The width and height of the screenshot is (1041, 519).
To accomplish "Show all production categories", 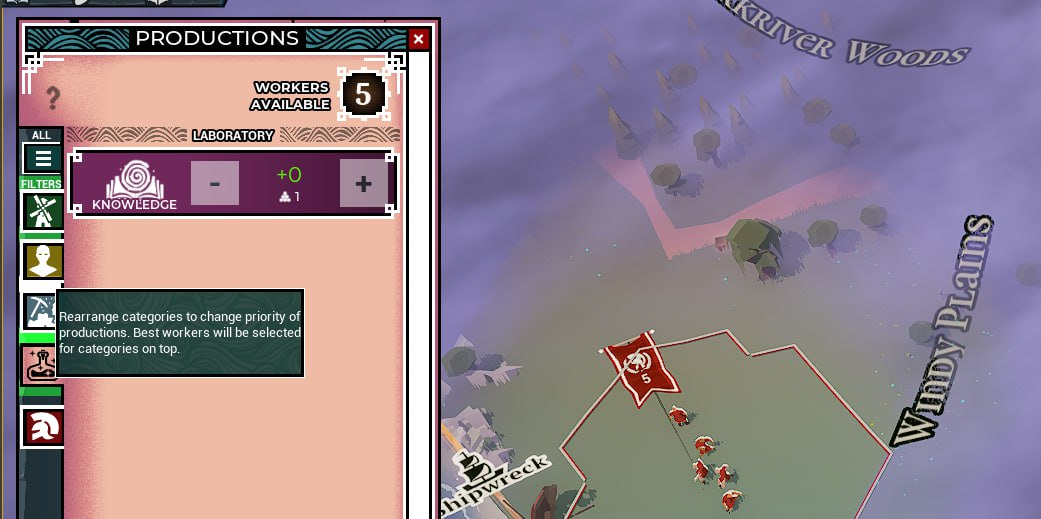I will pos(42,158).
